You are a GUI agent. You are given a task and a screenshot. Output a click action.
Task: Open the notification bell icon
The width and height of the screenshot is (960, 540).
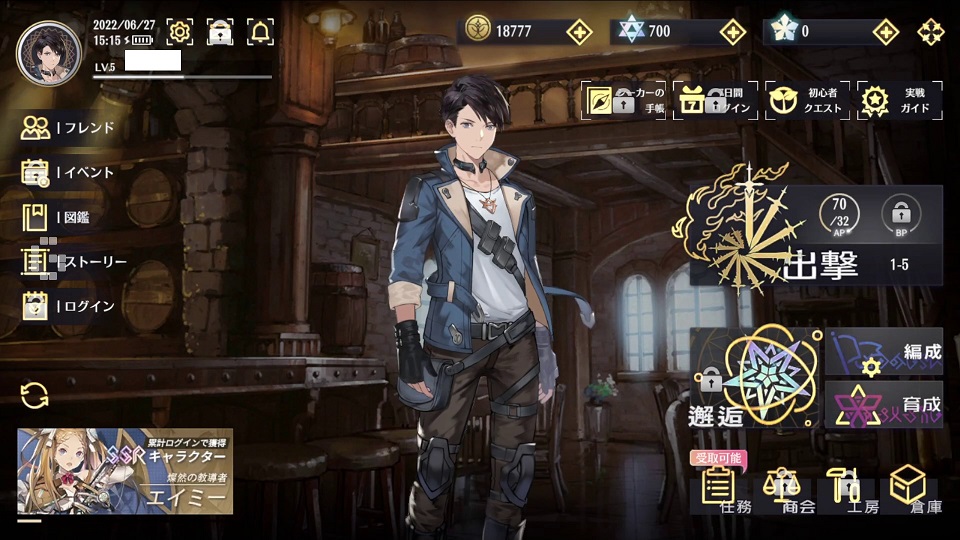coord(260,32)
